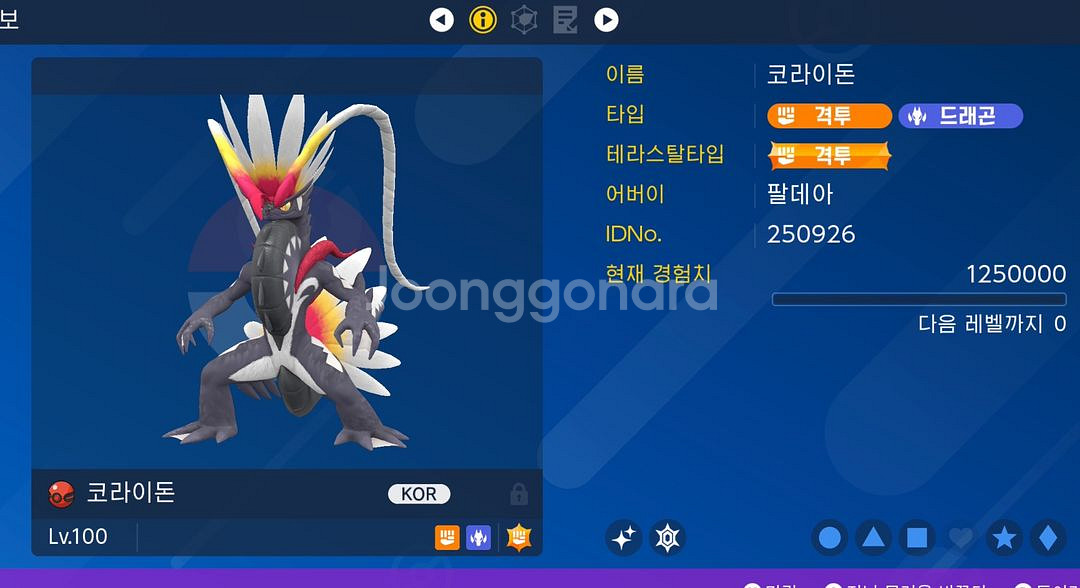Select the round mark icon beside the sparkle
Viewport: 1080px width, 588px height.
pos(667,538)
